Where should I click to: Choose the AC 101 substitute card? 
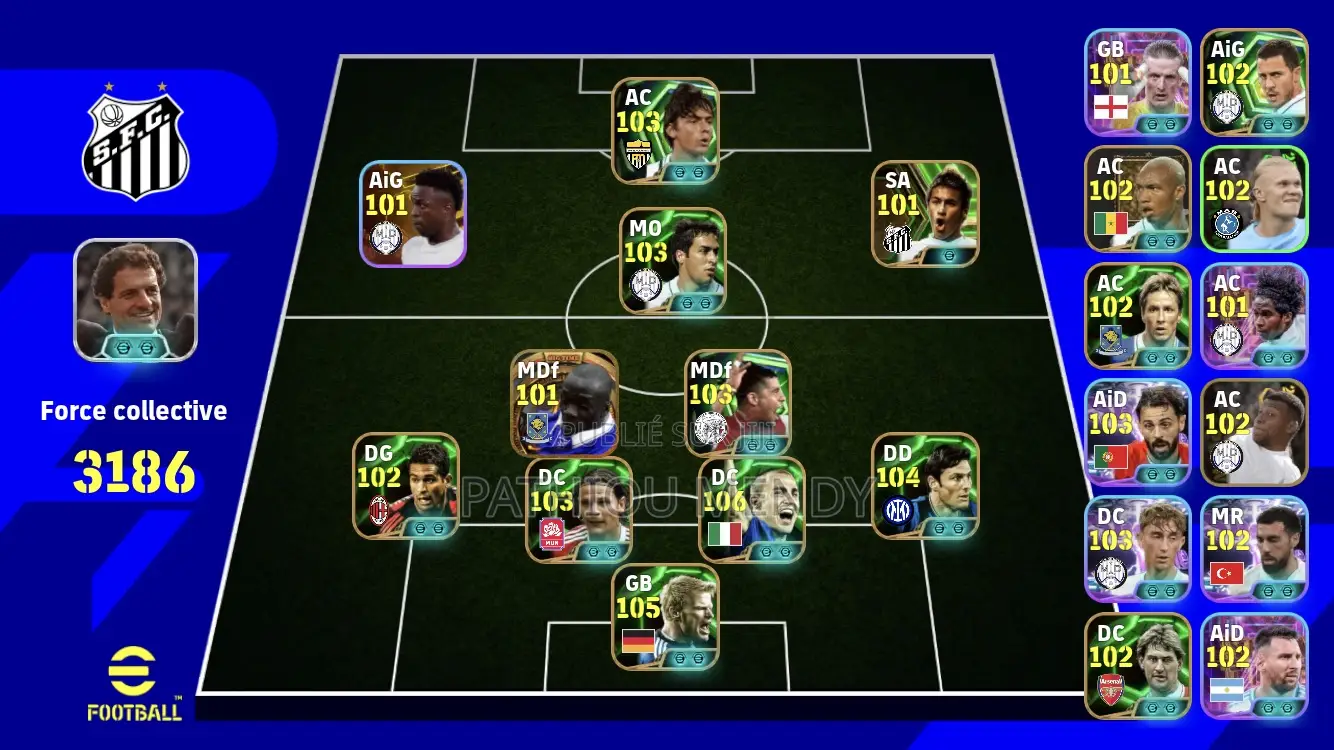pos(1254,316)
